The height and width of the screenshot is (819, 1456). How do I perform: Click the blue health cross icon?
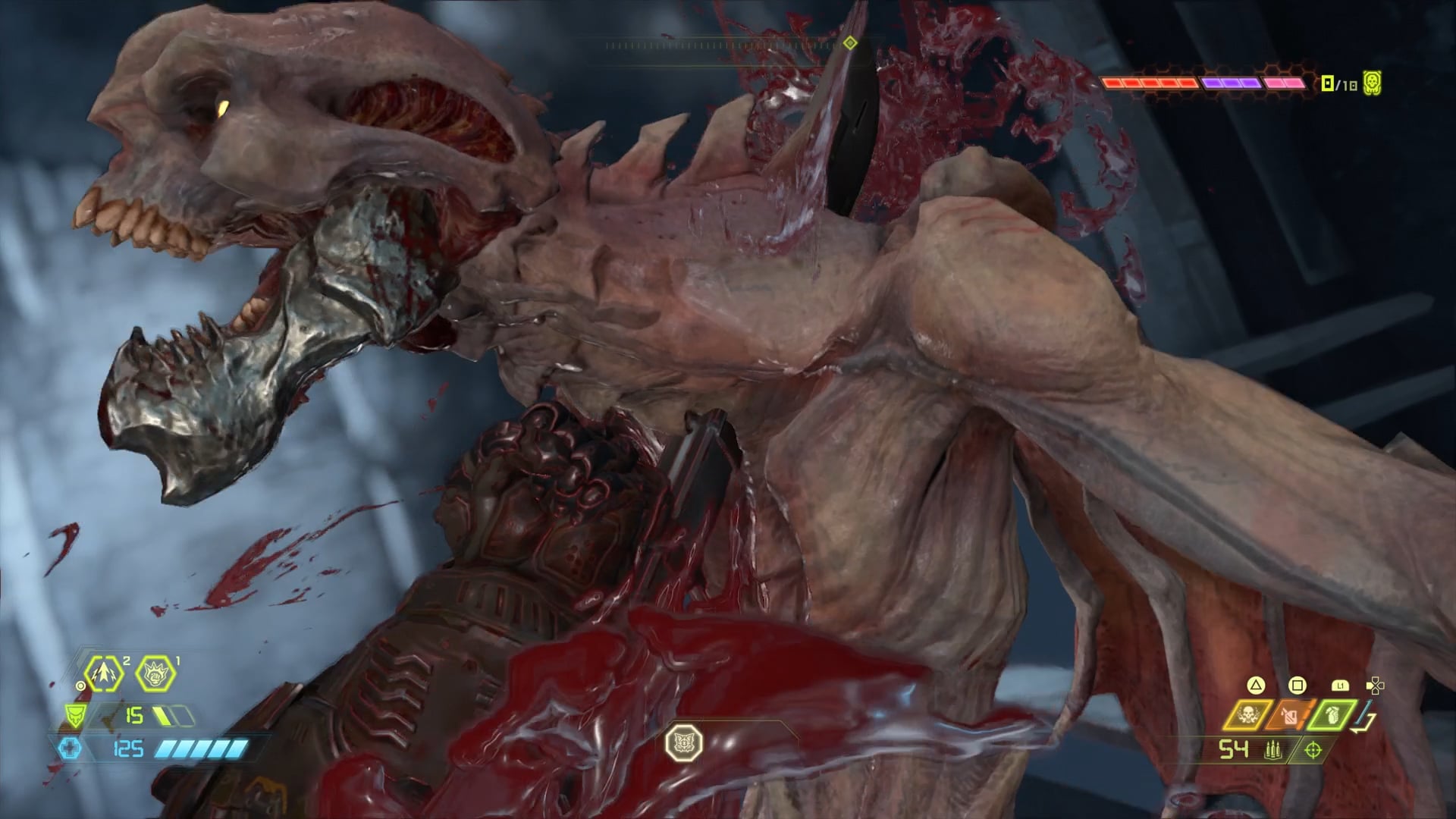coord(70,749)
